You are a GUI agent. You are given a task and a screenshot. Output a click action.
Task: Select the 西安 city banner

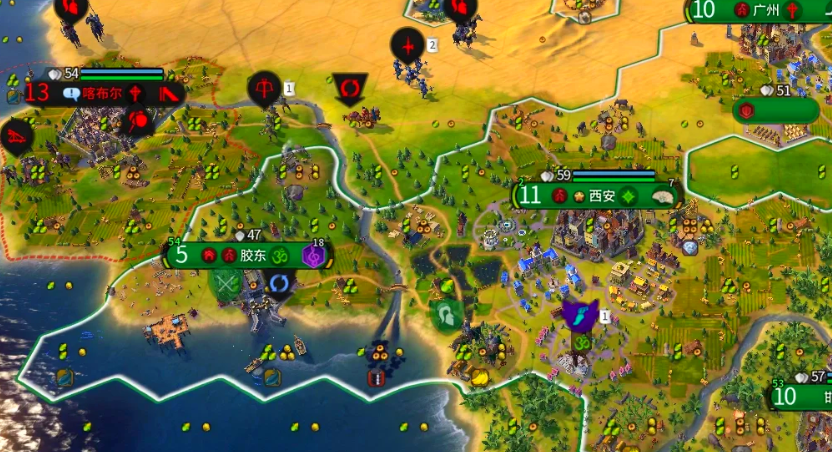tap(601, 195)
